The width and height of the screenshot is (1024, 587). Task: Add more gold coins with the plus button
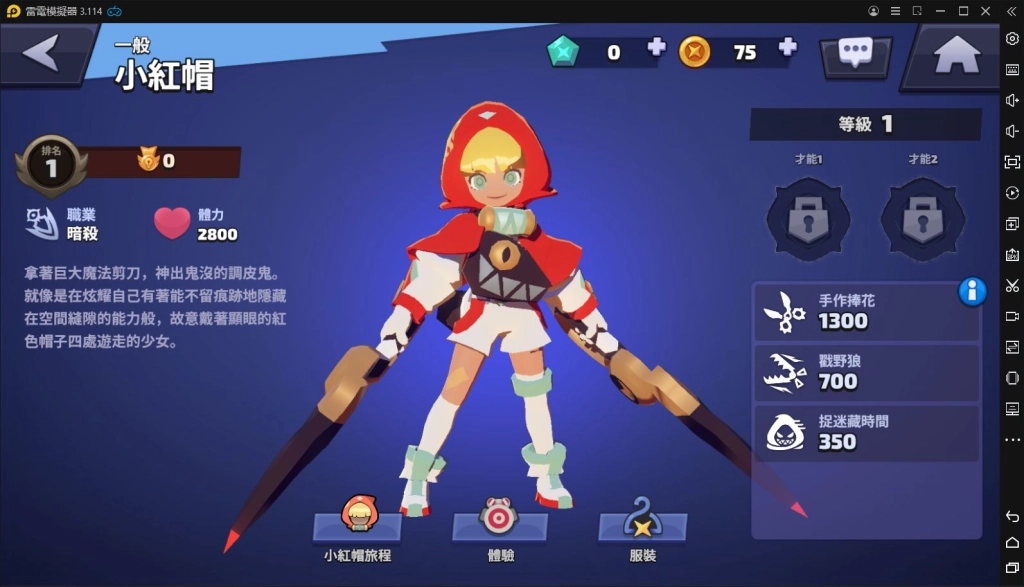(787, 47)
